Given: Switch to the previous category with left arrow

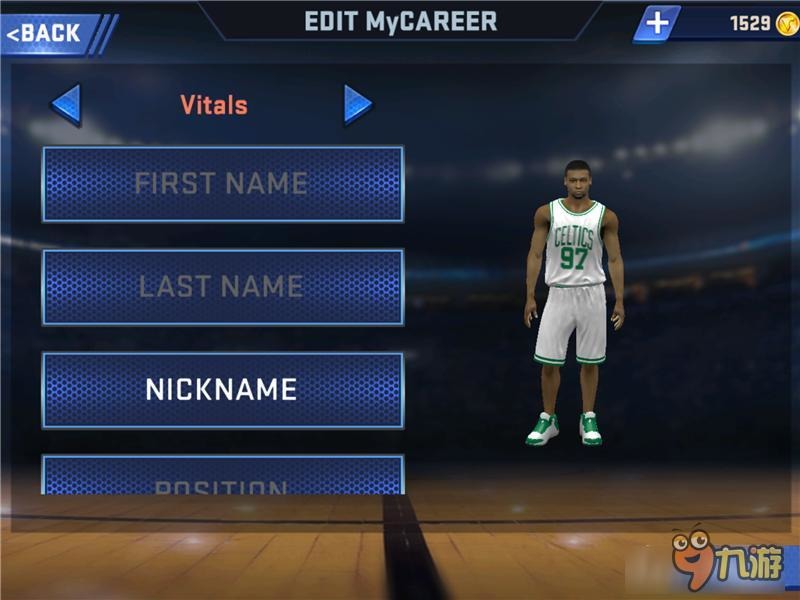Looking at the screenshot, I should pos(66,105).
